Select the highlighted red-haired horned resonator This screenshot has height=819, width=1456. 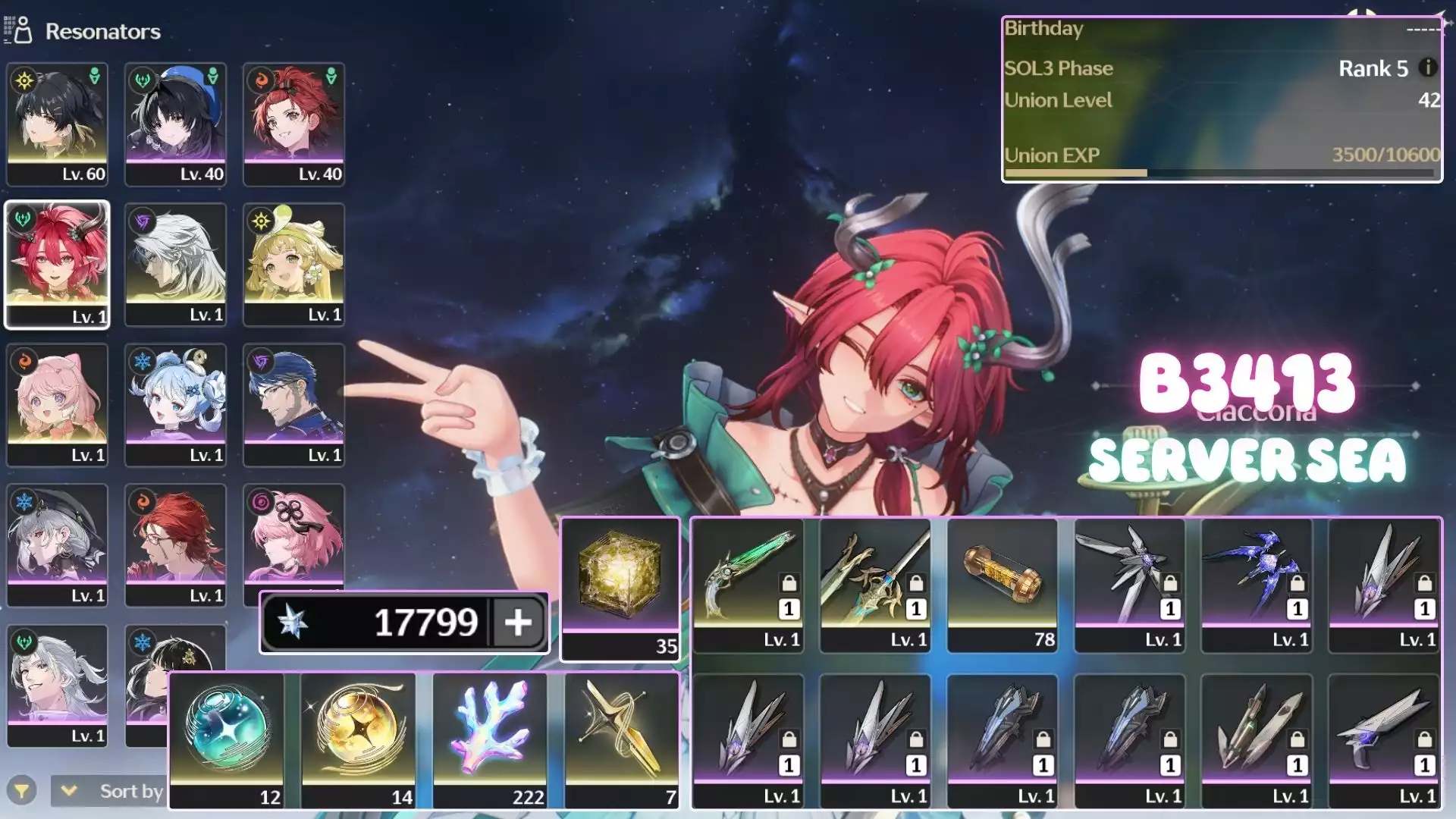[58, 264]
